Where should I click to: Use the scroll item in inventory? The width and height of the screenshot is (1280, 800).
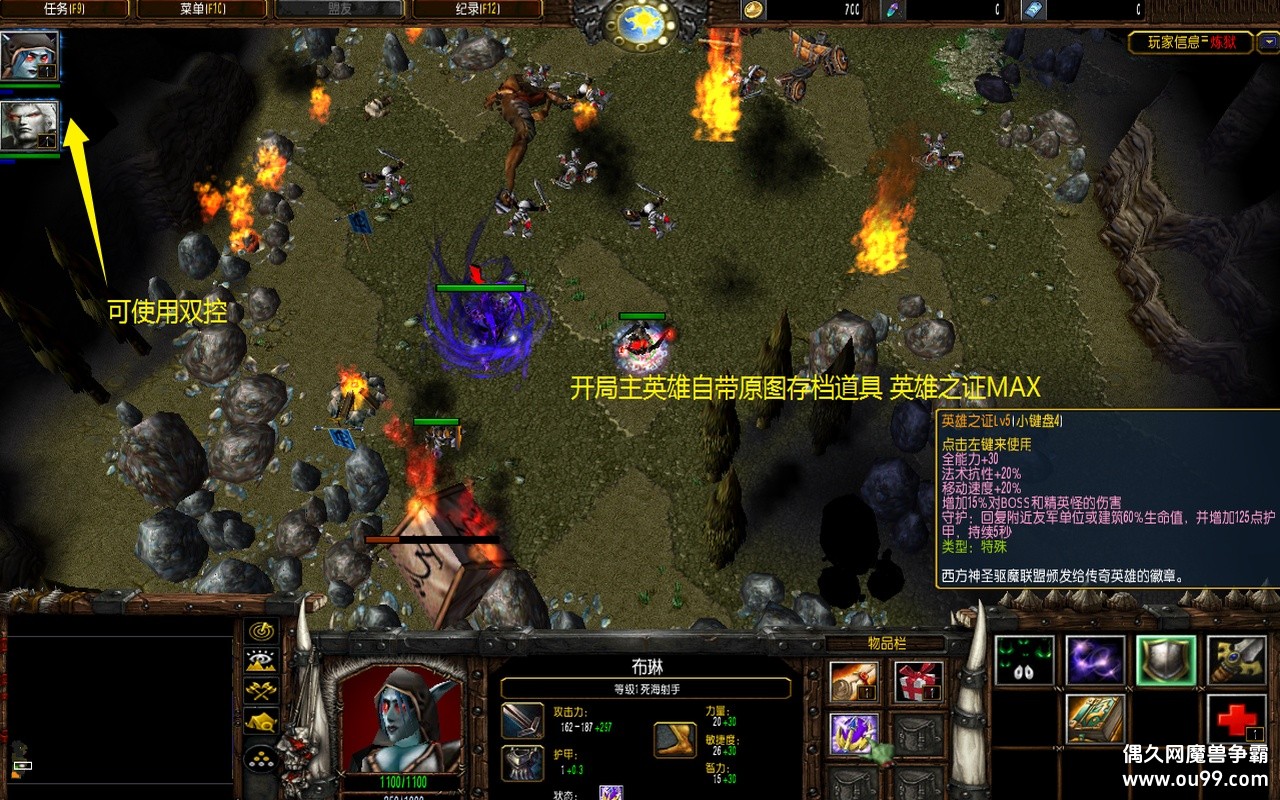pyautogui.click(x=855, y=682)
